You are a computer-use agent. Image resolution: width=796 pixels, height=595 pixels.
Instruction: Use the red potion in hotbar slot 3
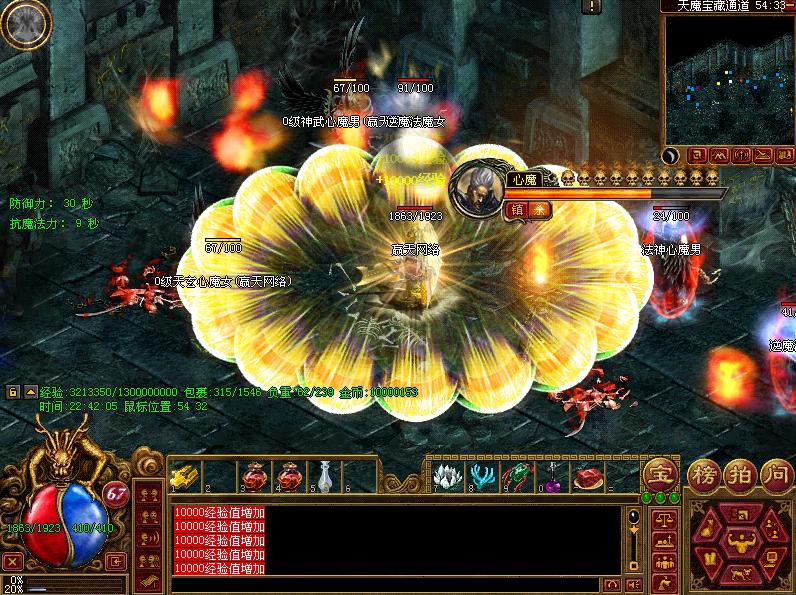(256, 475)
